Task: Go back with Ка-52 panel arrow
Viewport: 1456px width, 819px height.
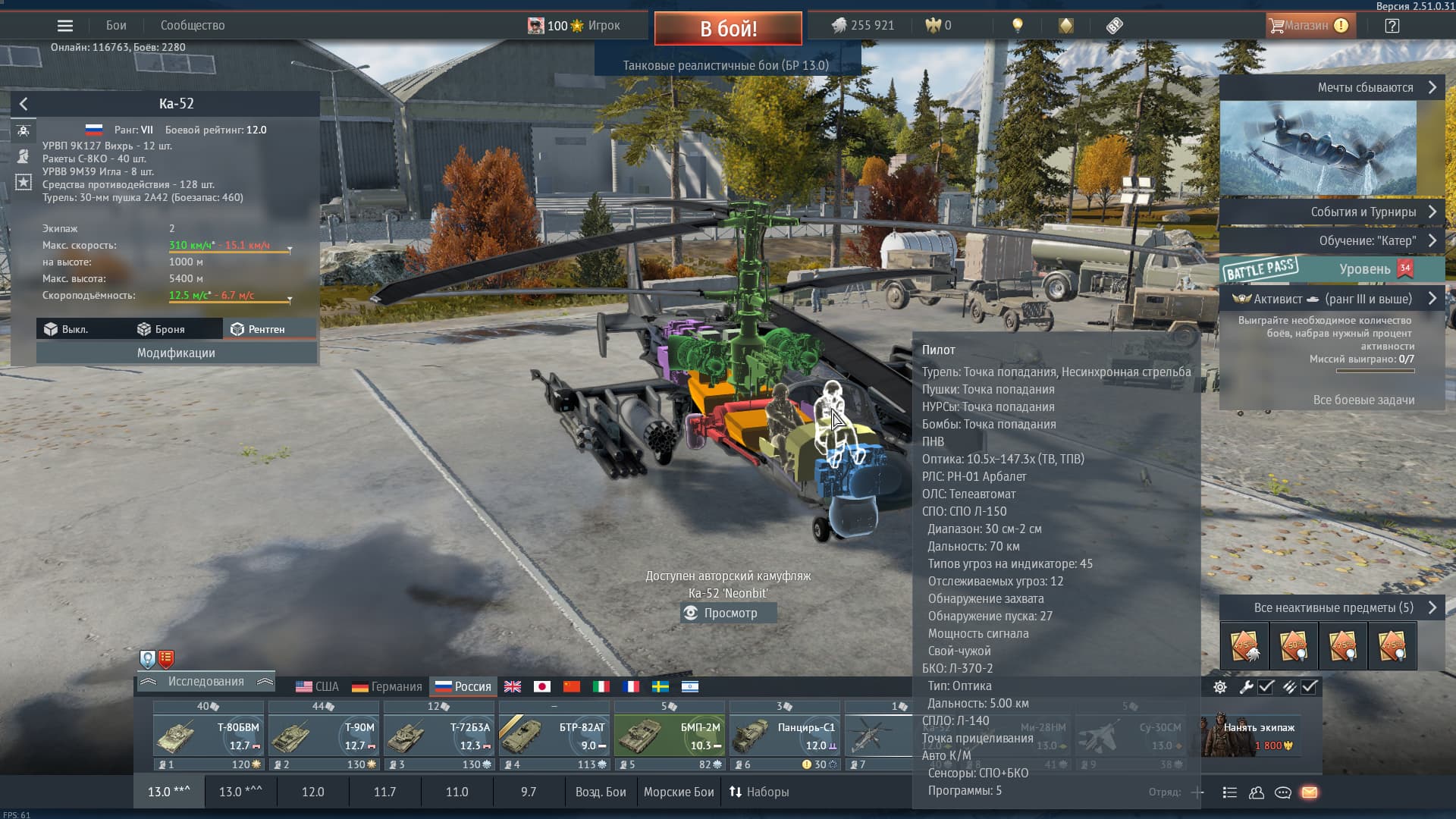Action: [x=24, y=104]
